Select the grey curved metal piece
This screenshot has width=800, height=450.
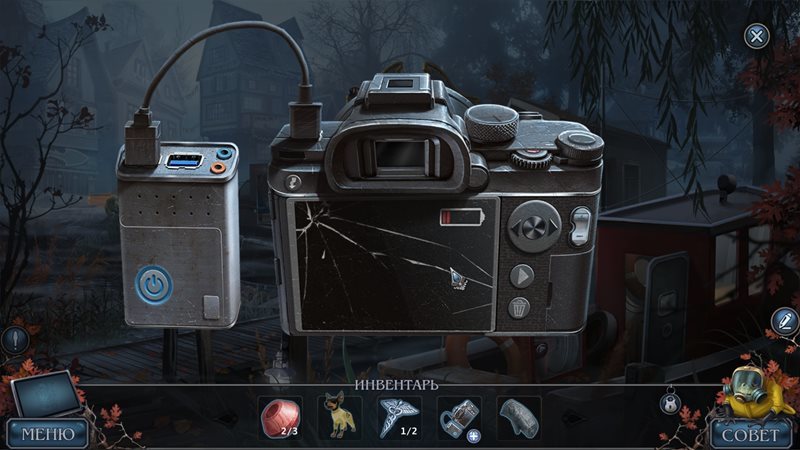pyautogui.click(x=518, y=415)
